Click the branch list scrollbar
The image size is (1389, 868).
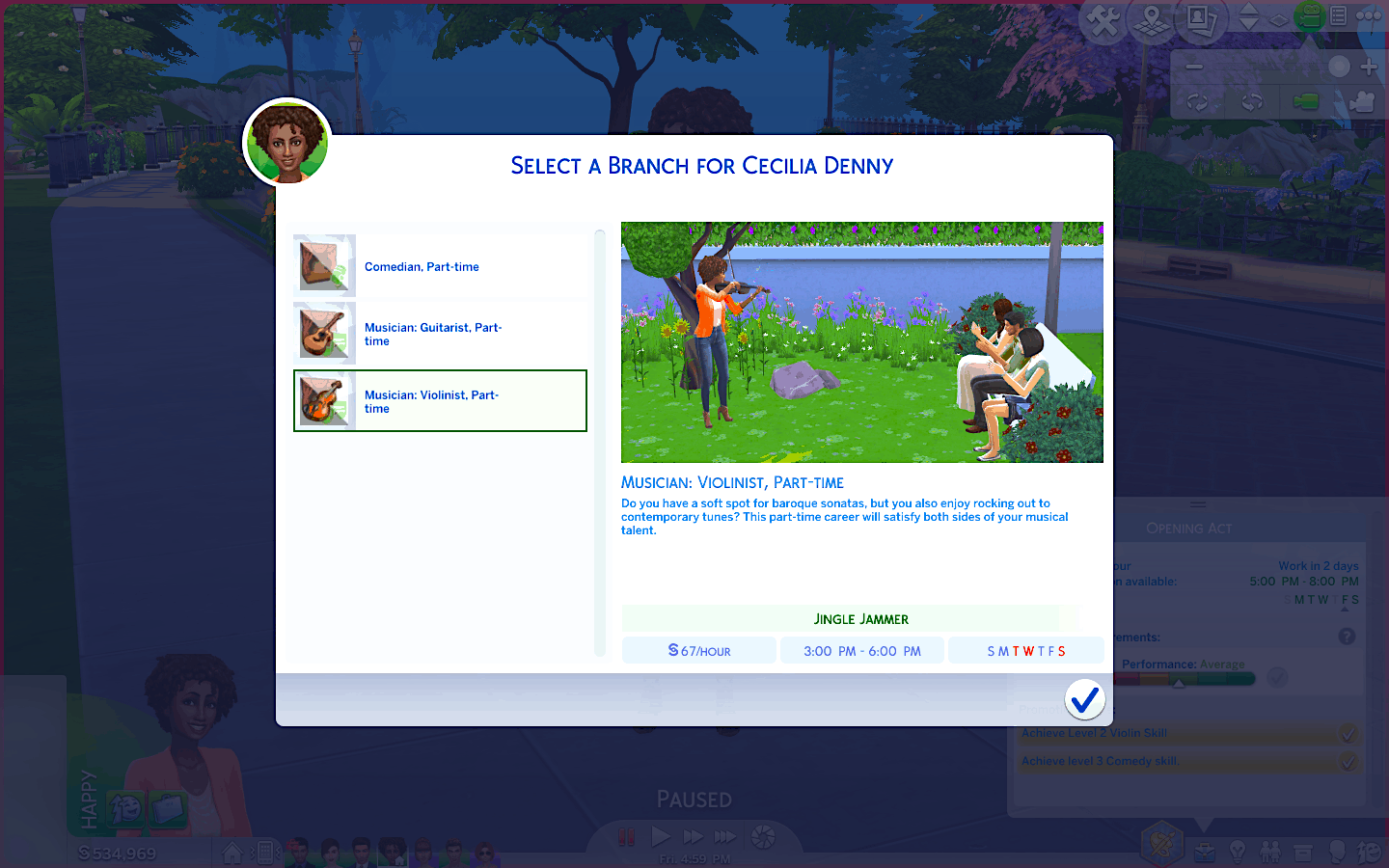pyautogui.click(x=600, y=444)
